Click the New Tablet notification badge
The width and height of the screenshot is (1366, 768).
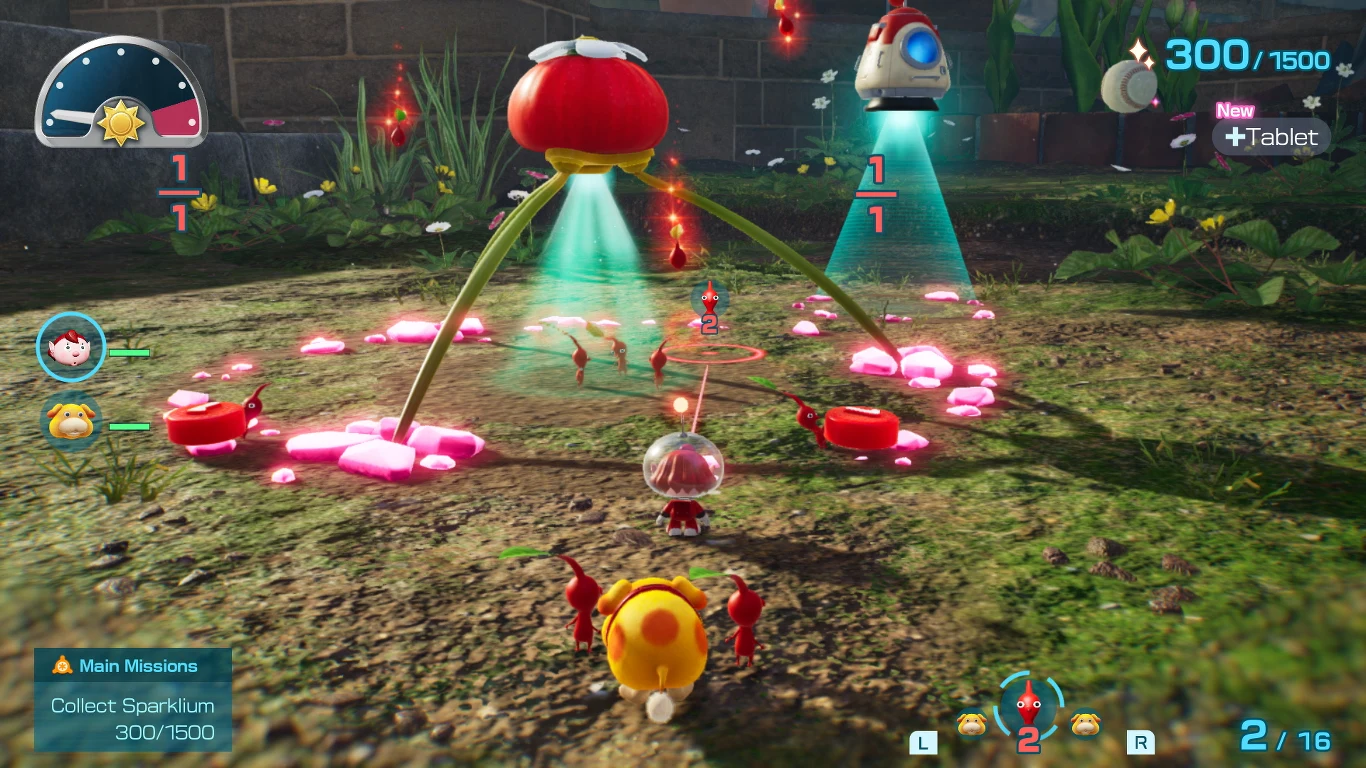(x=1235, y=111)
